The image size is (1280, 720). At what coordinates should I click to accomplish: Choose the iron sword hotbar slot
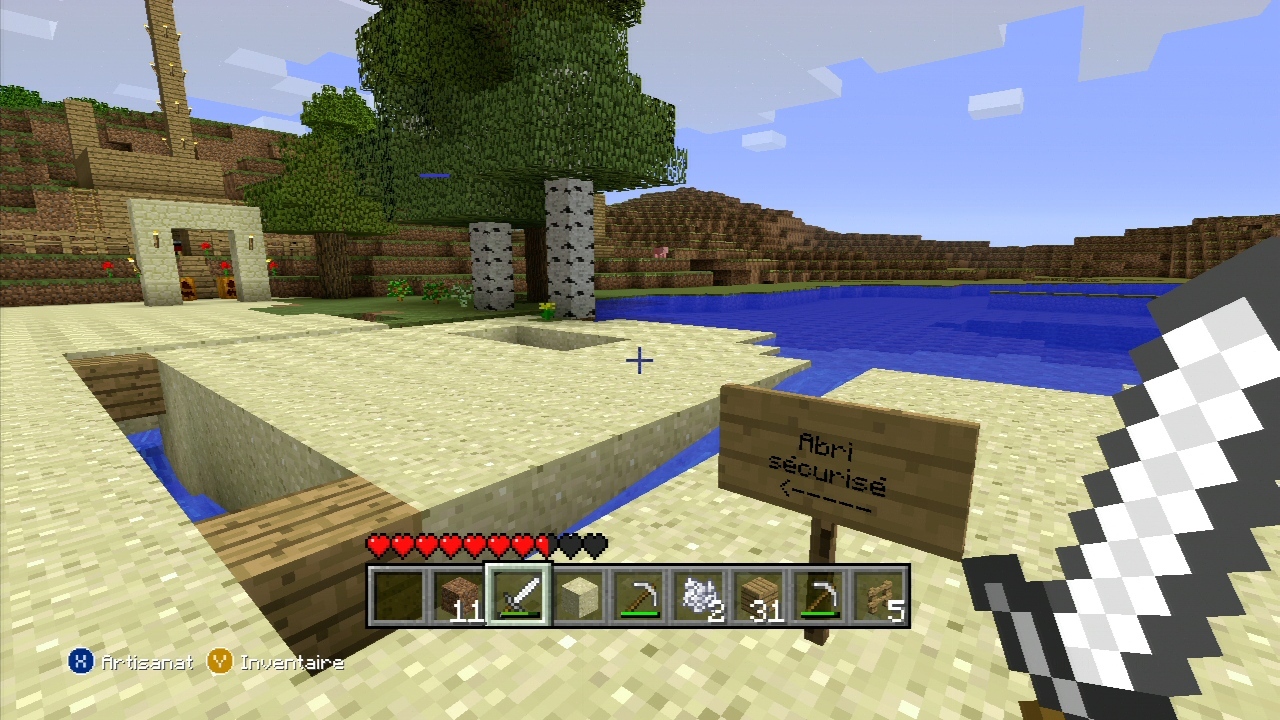click(518, 597)
